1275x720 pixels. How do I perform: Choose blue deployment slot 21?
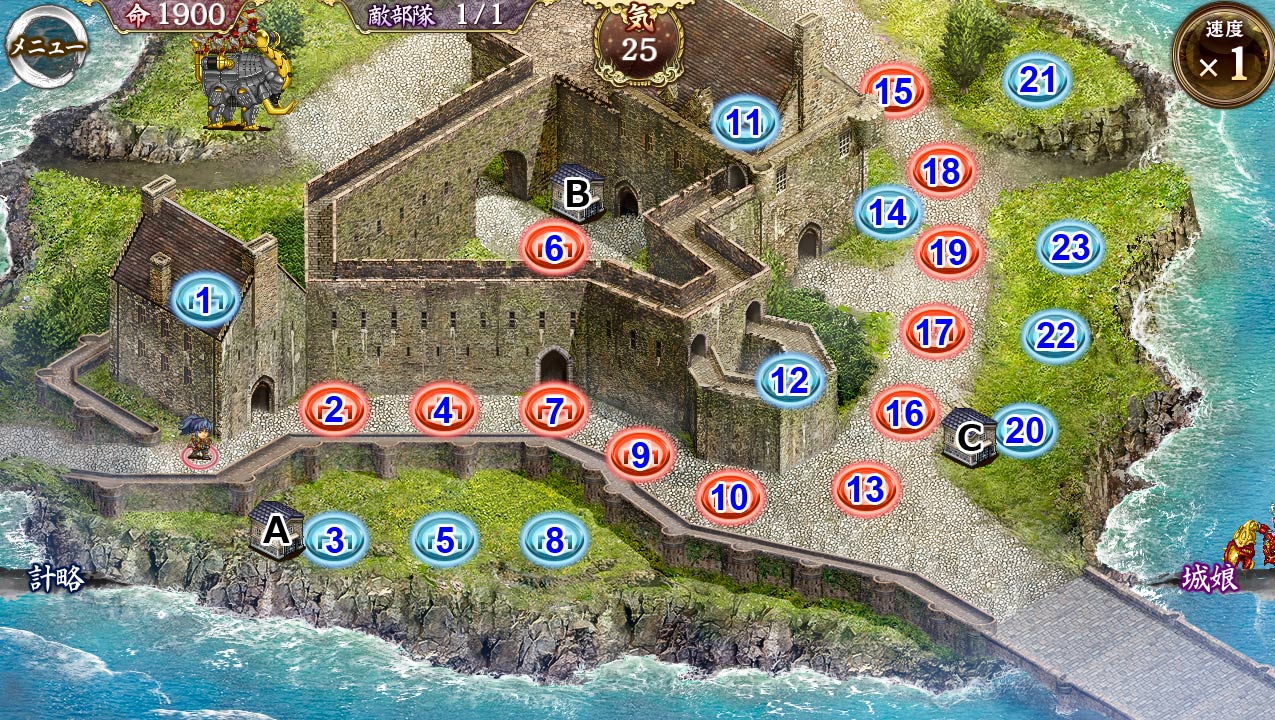[1037, 80]
